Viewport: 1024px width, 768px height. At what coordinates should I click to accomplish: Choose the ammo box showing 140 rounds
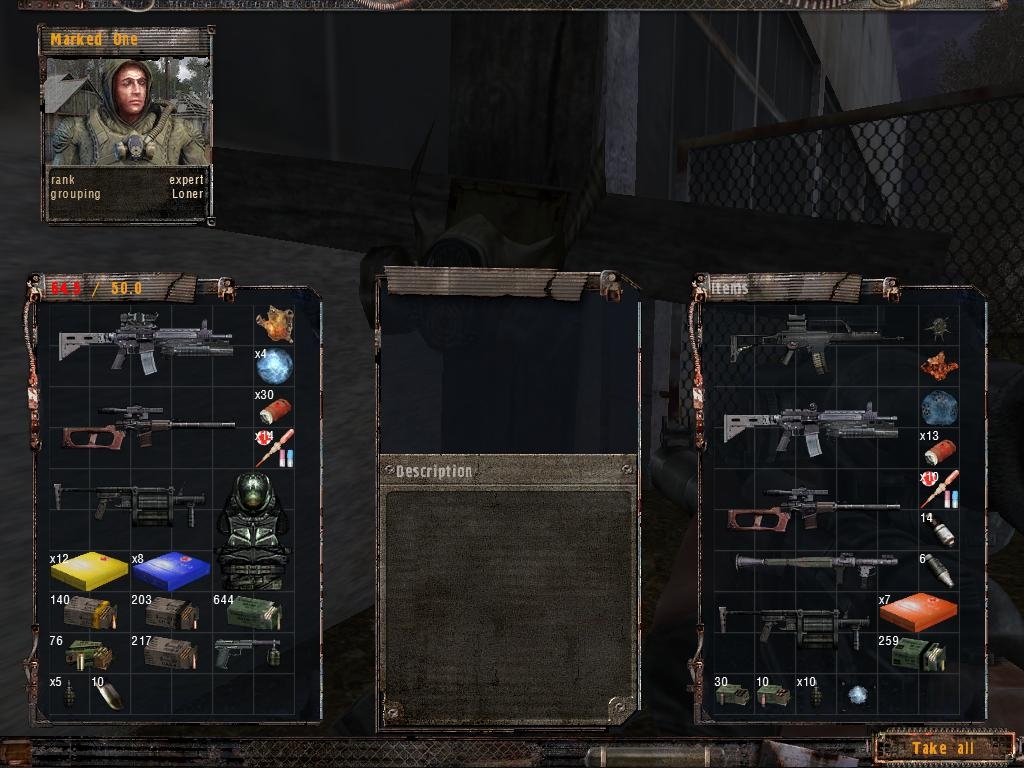point(90,613)
